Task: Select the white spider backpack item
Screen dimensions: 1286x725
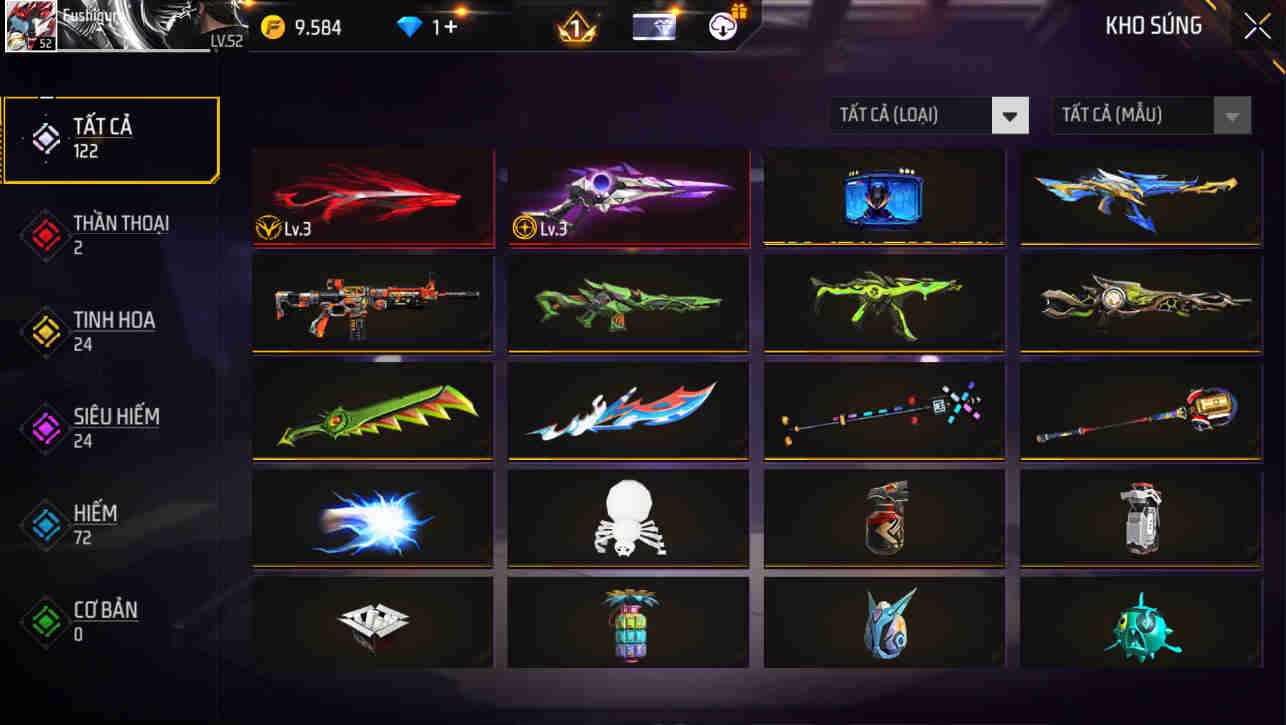Action: 627,517
